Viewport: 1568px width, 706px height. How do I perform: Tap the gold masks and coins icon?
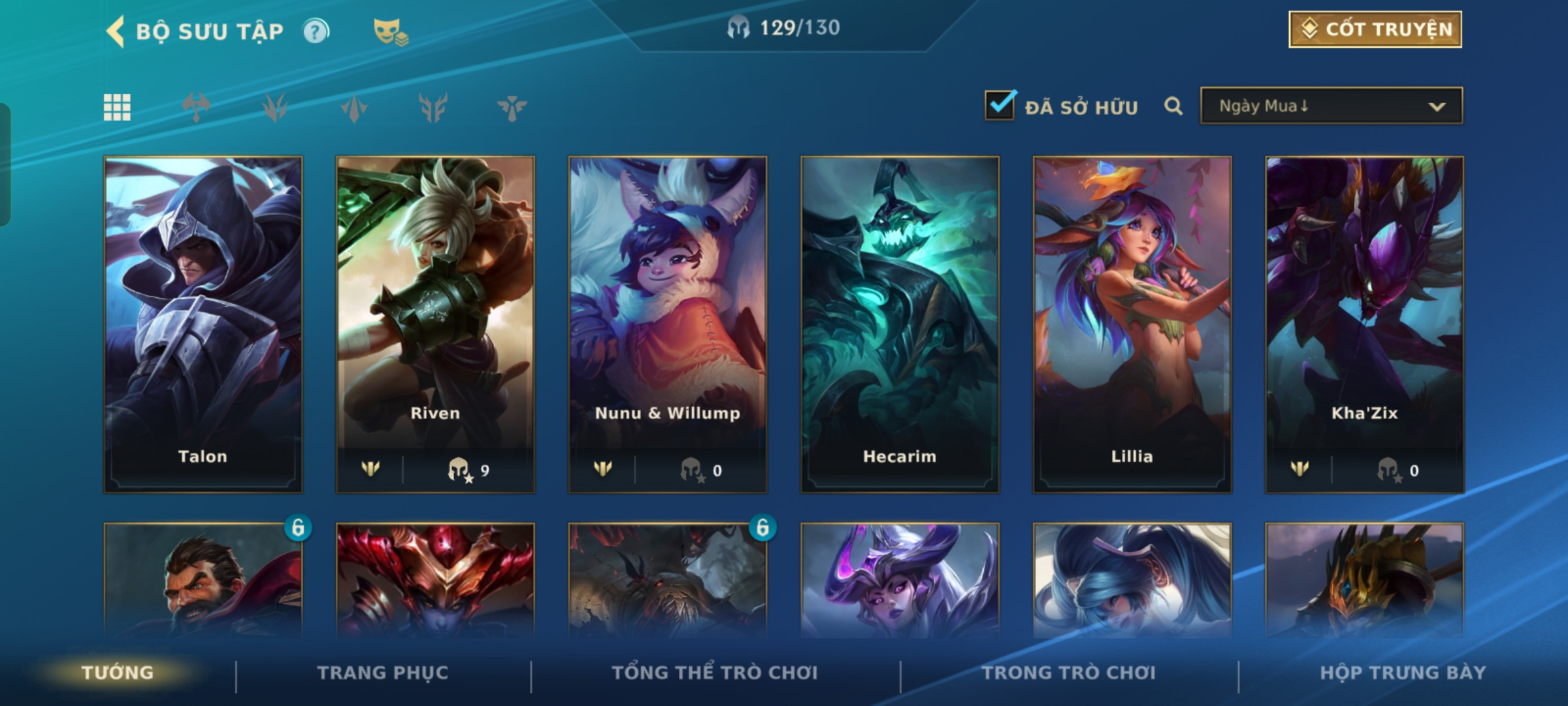(x=390, y=31)
